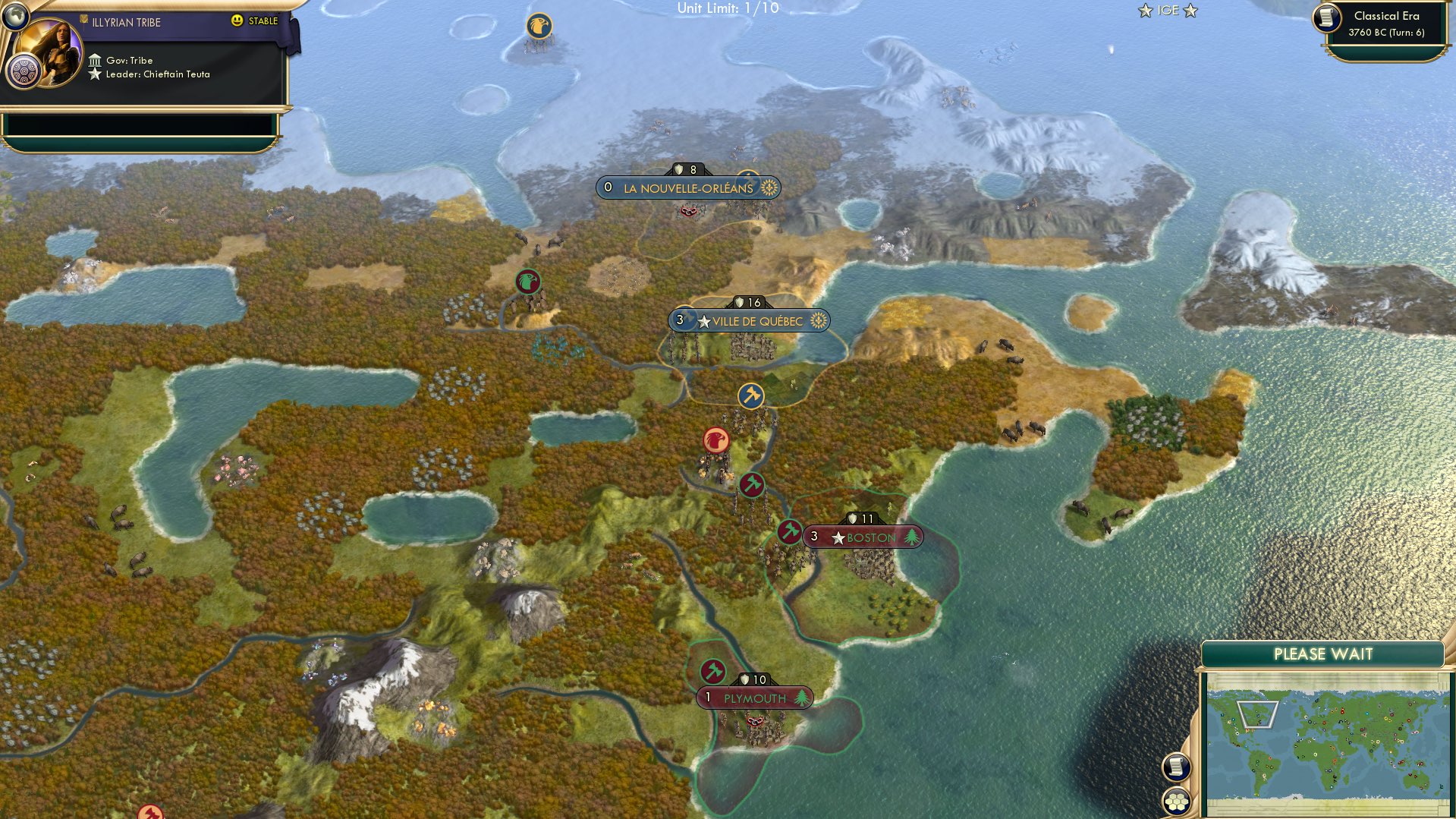Viewport: 1456px width, 819px height.
Task: Open Boston's city banner
Action: coord(862,536)
